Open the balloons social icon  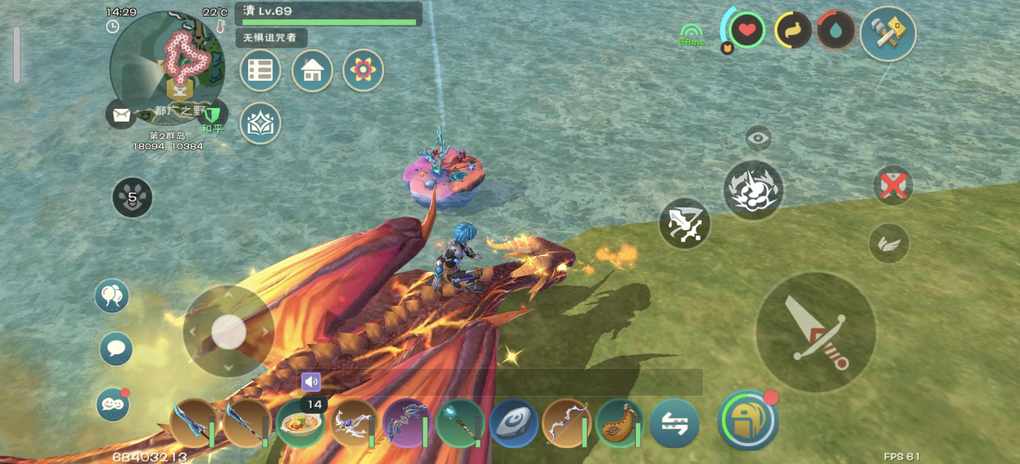point(115,296)
